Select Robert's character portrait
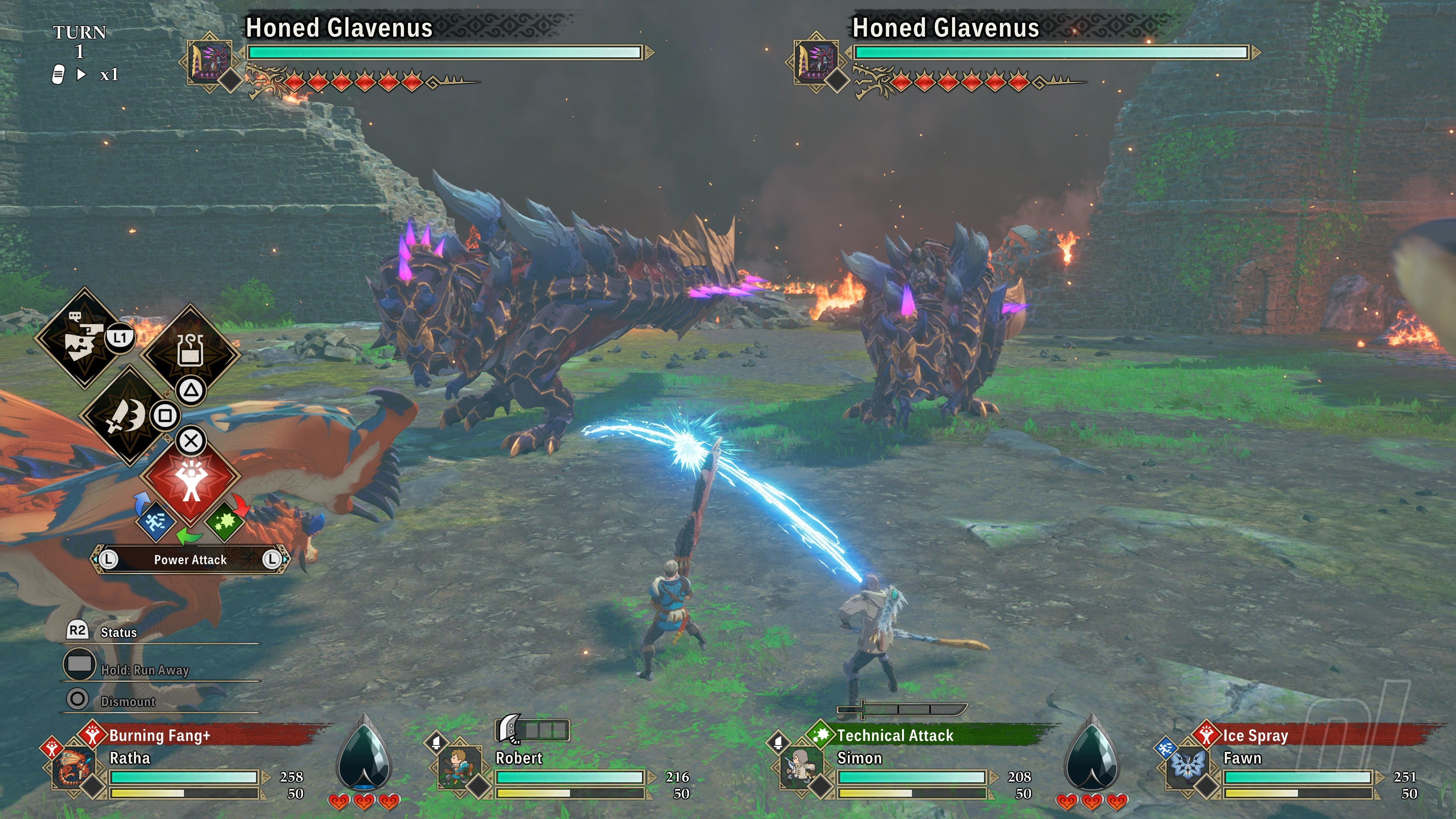1456x819 pixels. [458, 767]
